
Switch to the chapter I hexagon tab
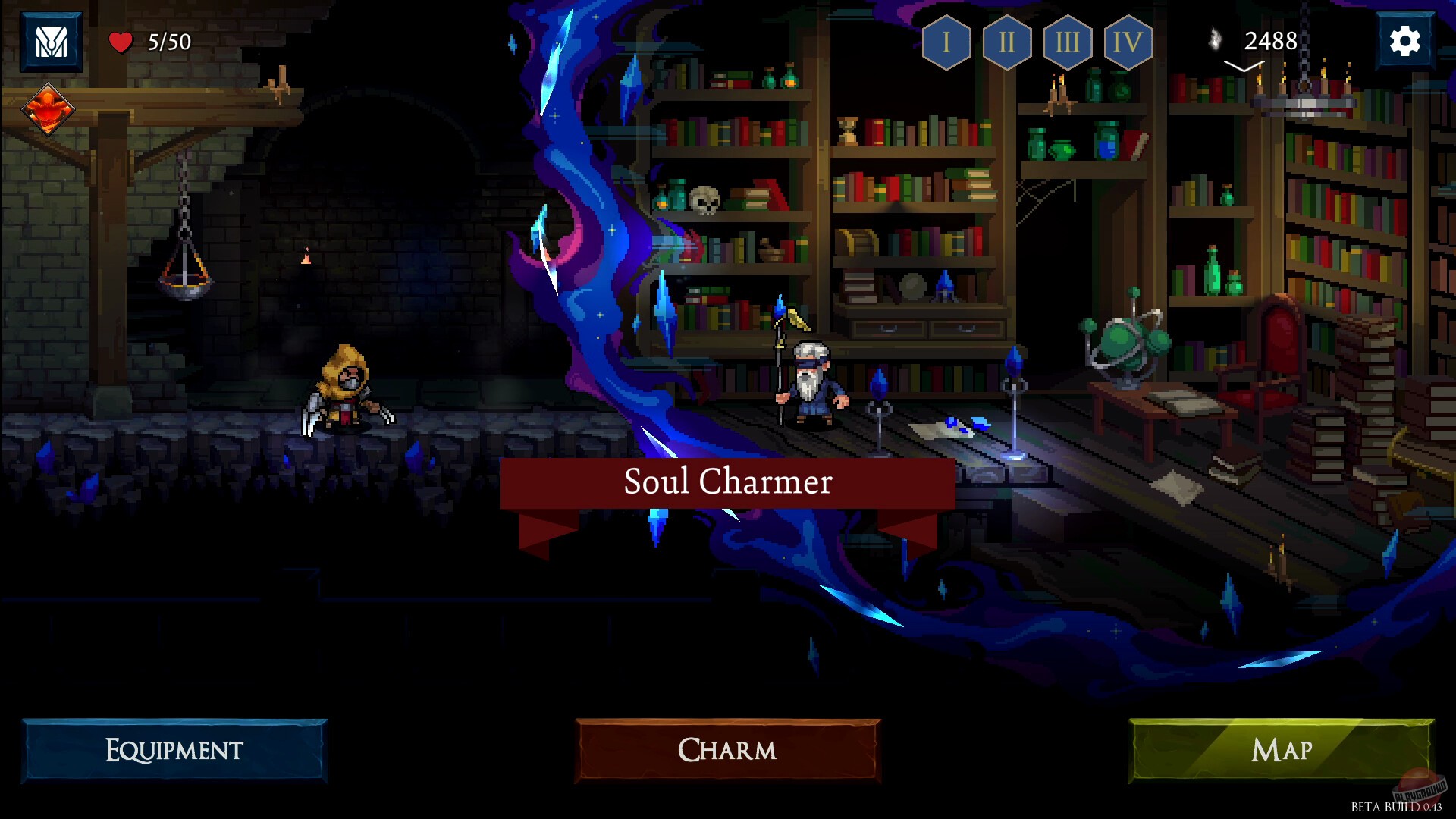pyautogui.click(x=945, y=42)
